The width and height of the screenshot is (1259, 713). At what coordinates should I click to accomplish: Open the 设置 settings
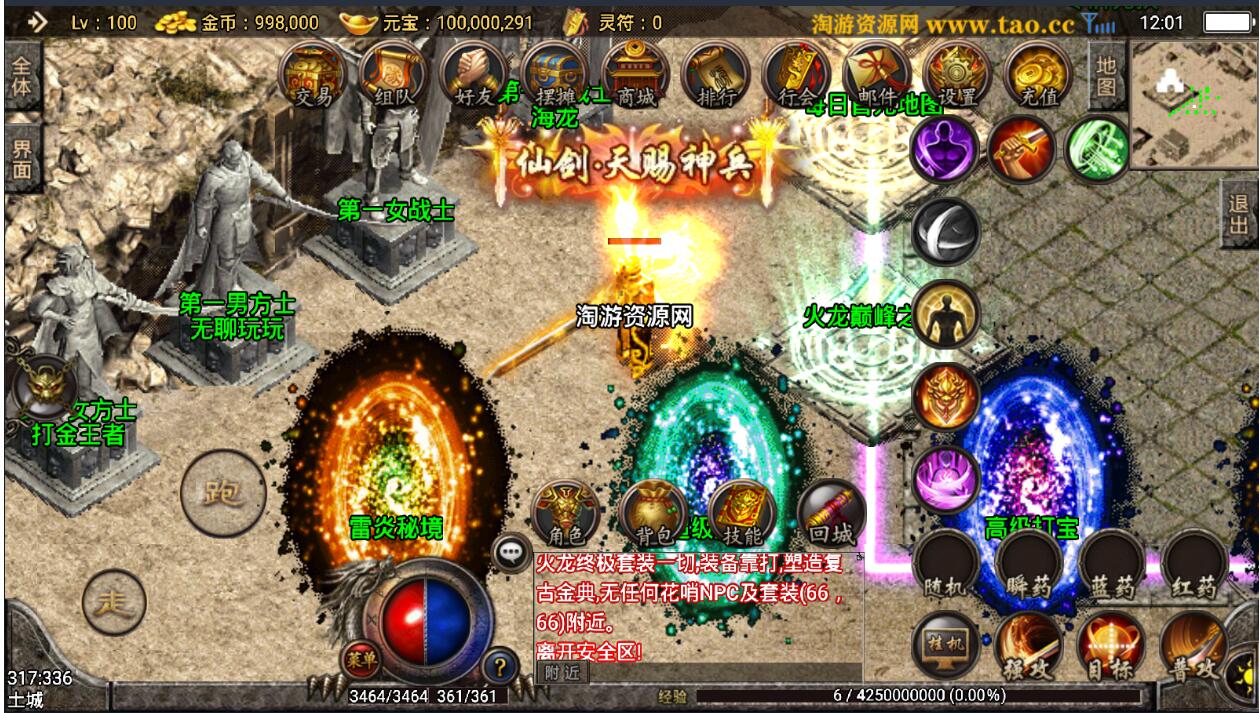pos(957,74)
